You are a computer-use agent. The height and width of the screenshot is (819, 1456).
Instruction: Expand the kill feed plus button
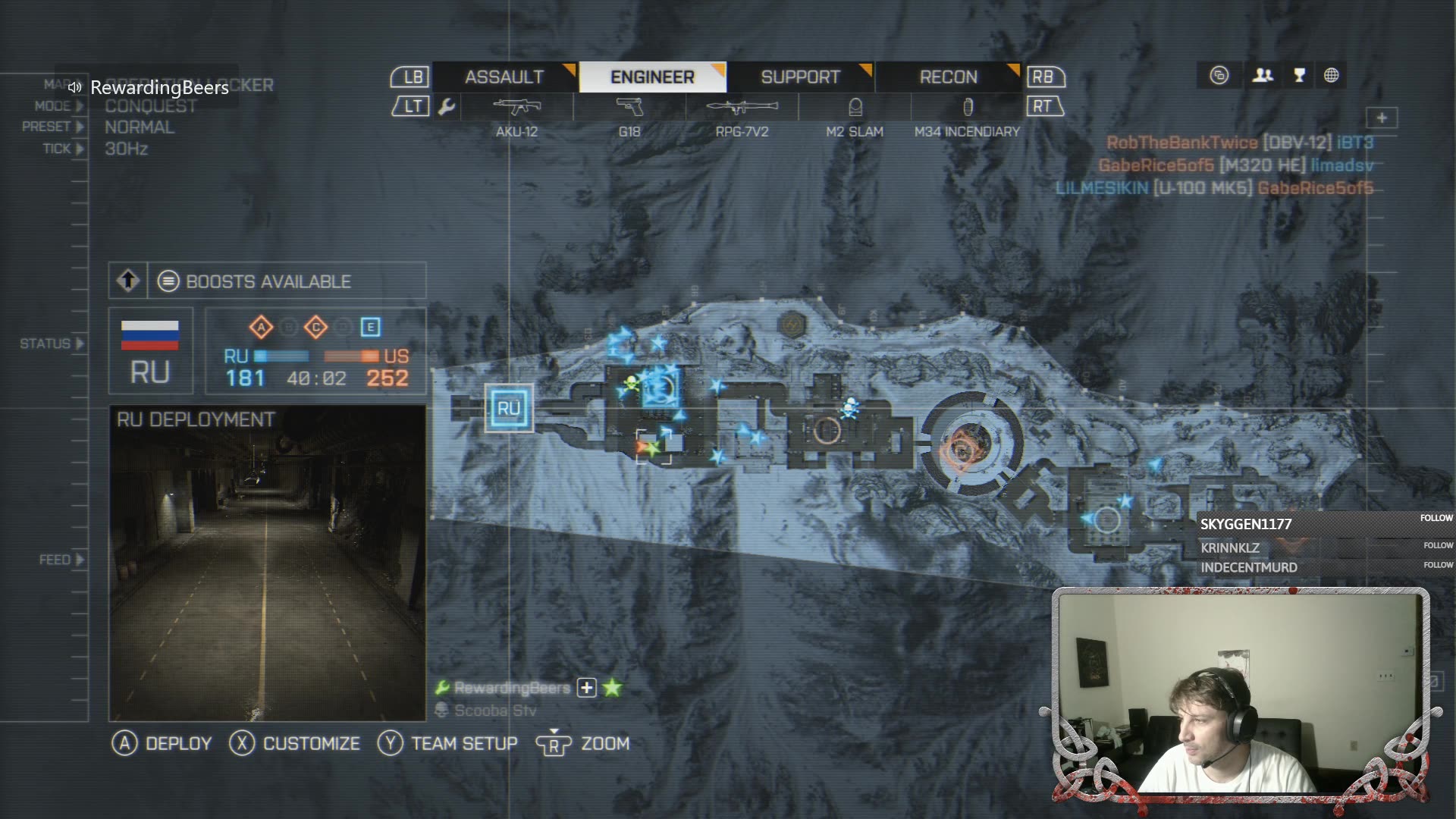click(1382, 118)
